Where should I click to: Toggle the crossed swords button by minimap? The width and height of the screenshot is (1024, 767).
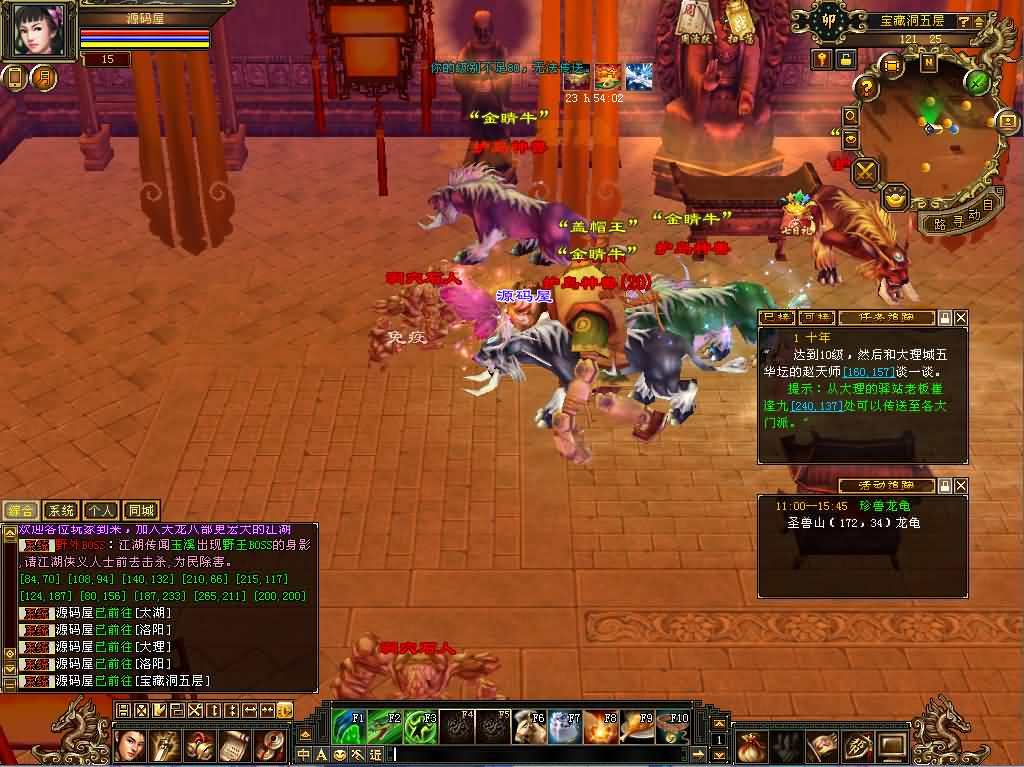864,172
